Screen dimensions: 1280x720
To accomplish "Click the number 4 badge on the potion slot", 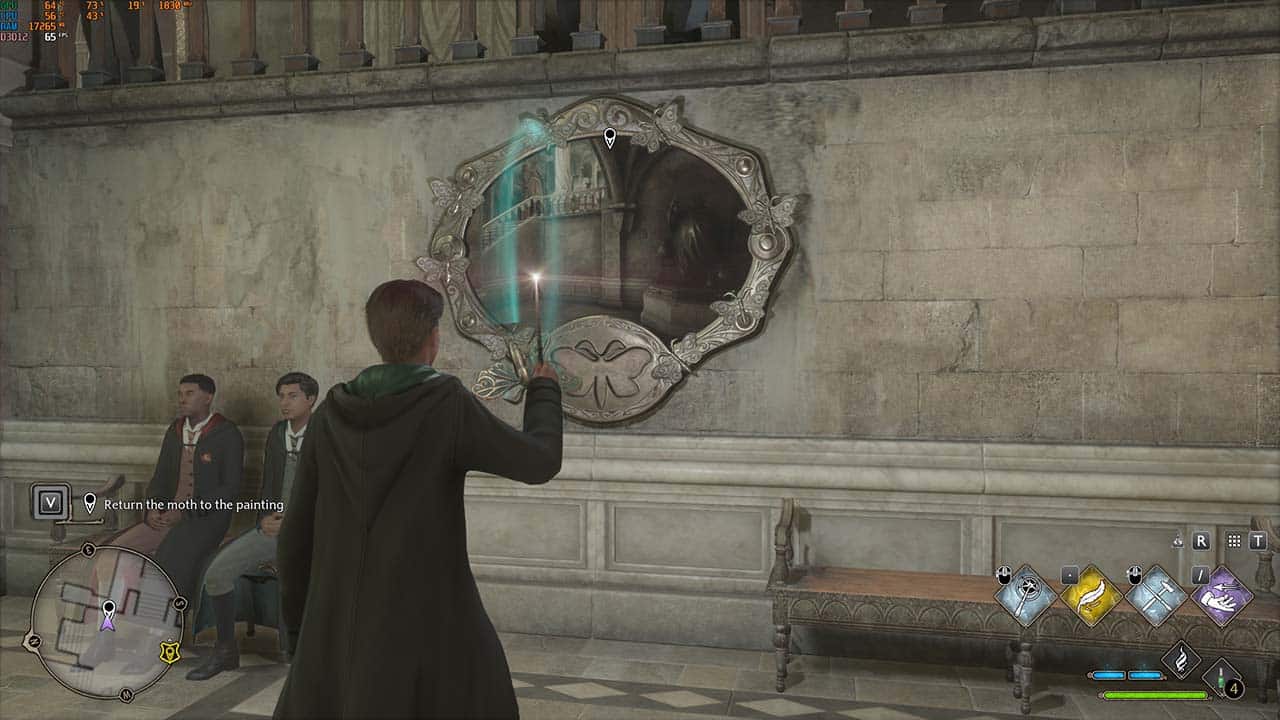I will (x=1233, y=688).
